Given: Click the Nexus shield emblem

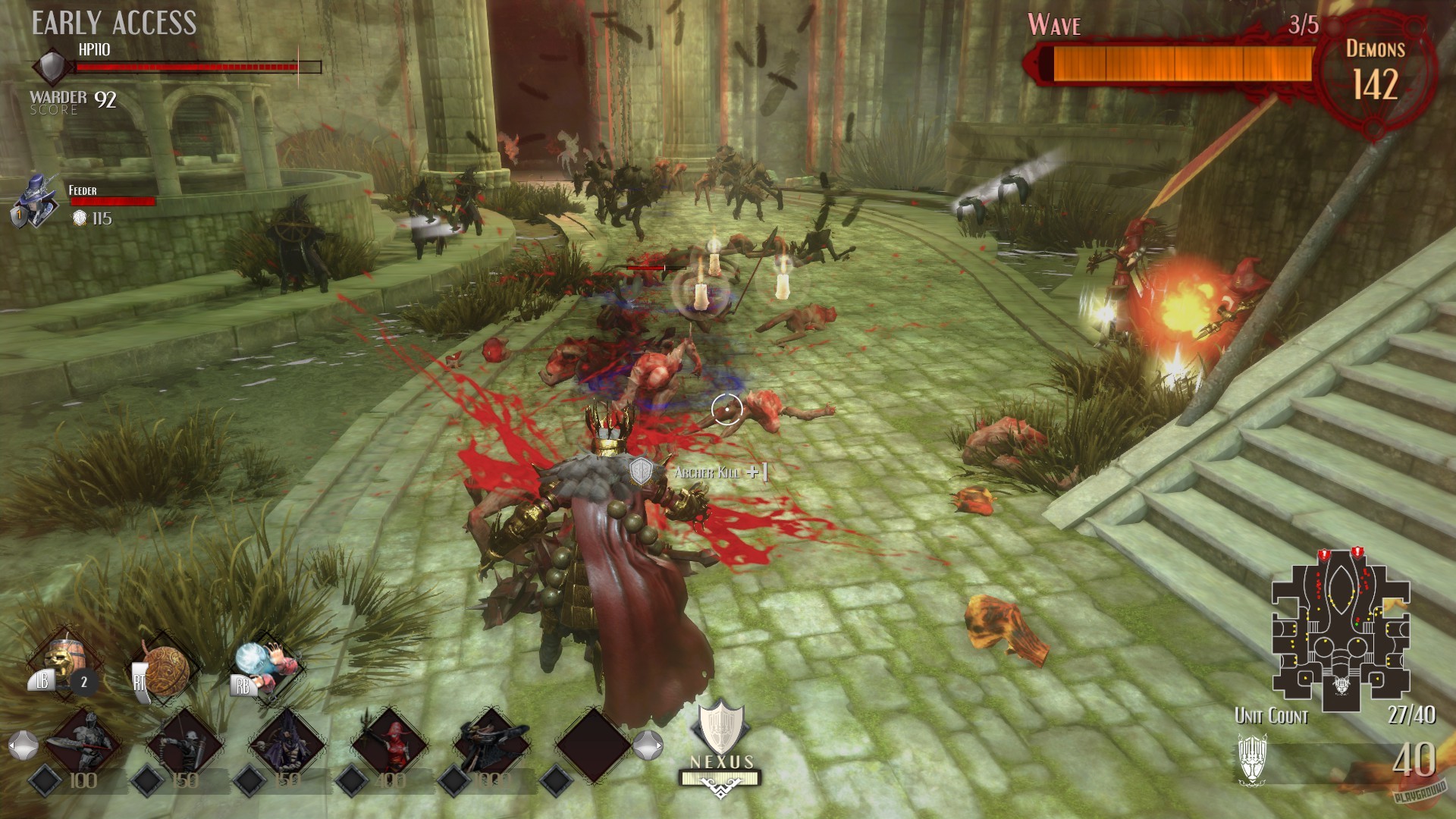Looking at the screenshot, I should (720, 730).
